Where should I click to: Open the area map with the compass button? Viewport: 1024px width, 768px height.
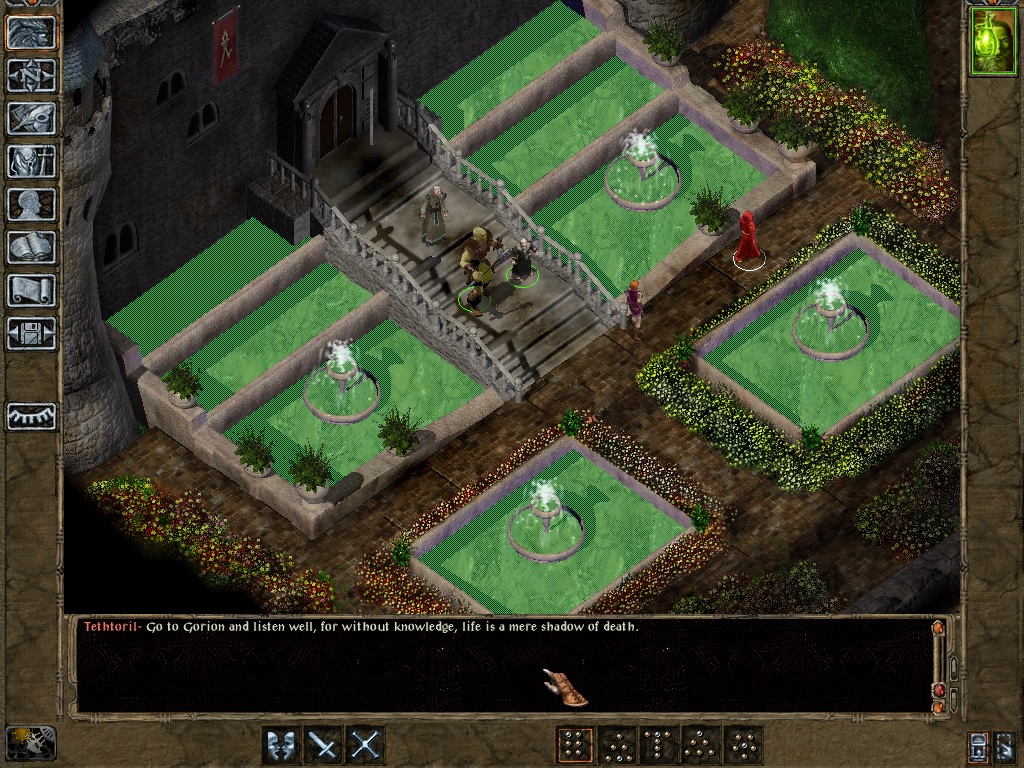coord(32,75)
